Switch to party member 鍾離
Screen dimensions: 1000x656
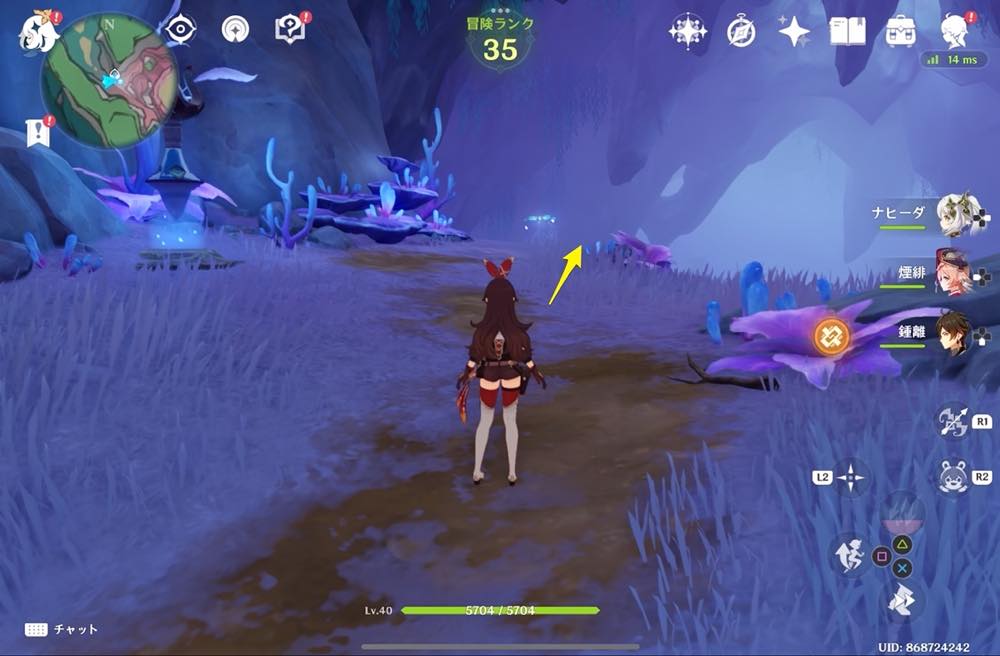pyautogui.click(x=955, y=335)
